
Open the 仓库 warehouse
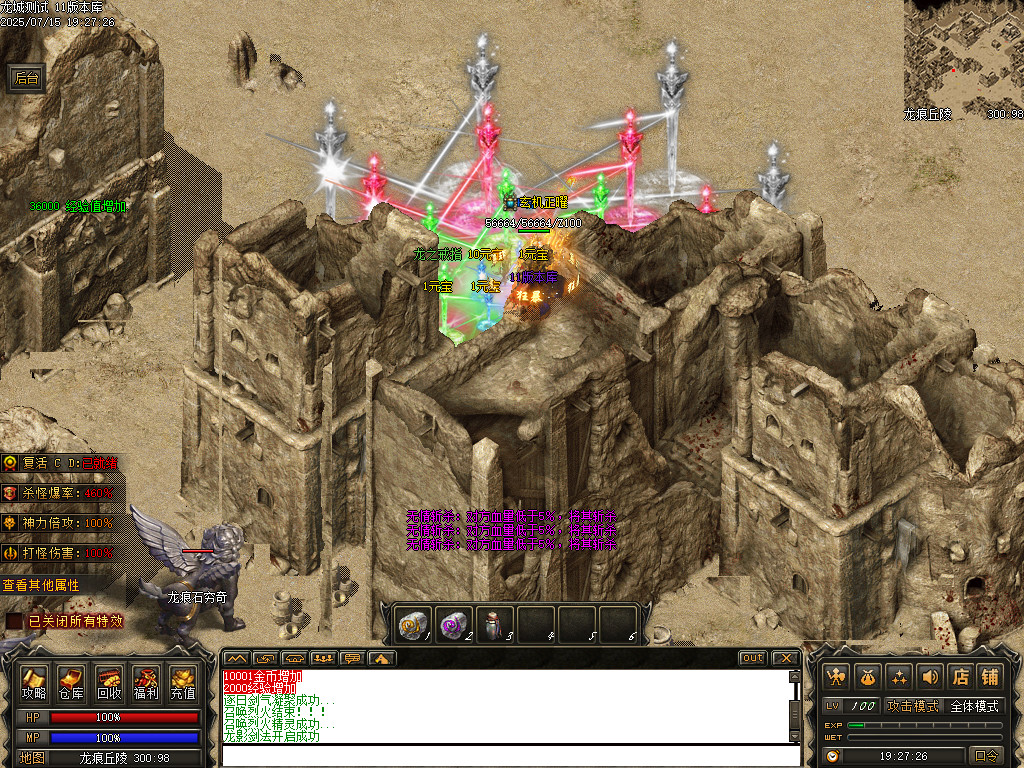pos(71,683)
